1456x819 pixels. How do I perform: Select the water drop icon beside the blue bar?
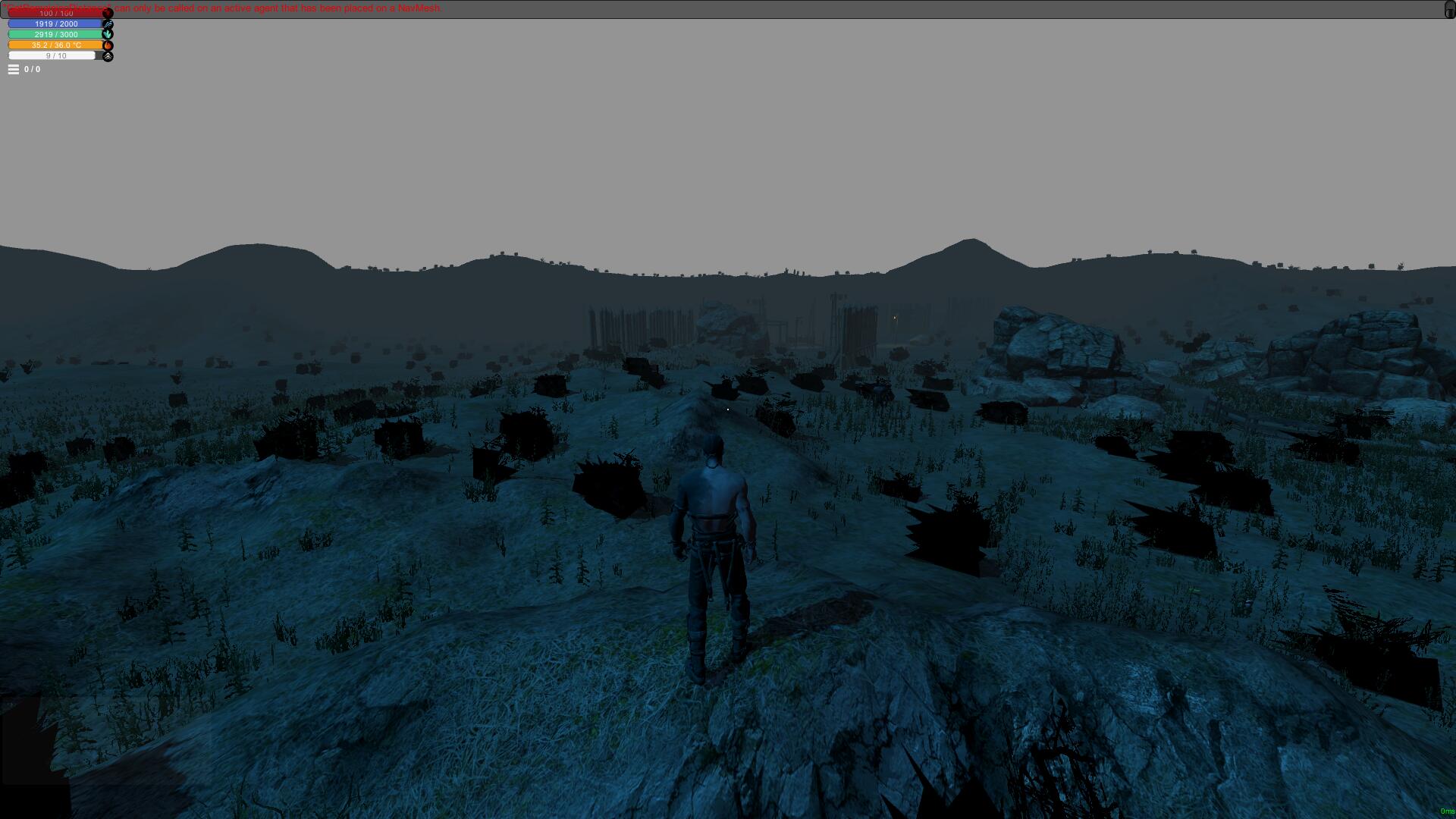108,24
